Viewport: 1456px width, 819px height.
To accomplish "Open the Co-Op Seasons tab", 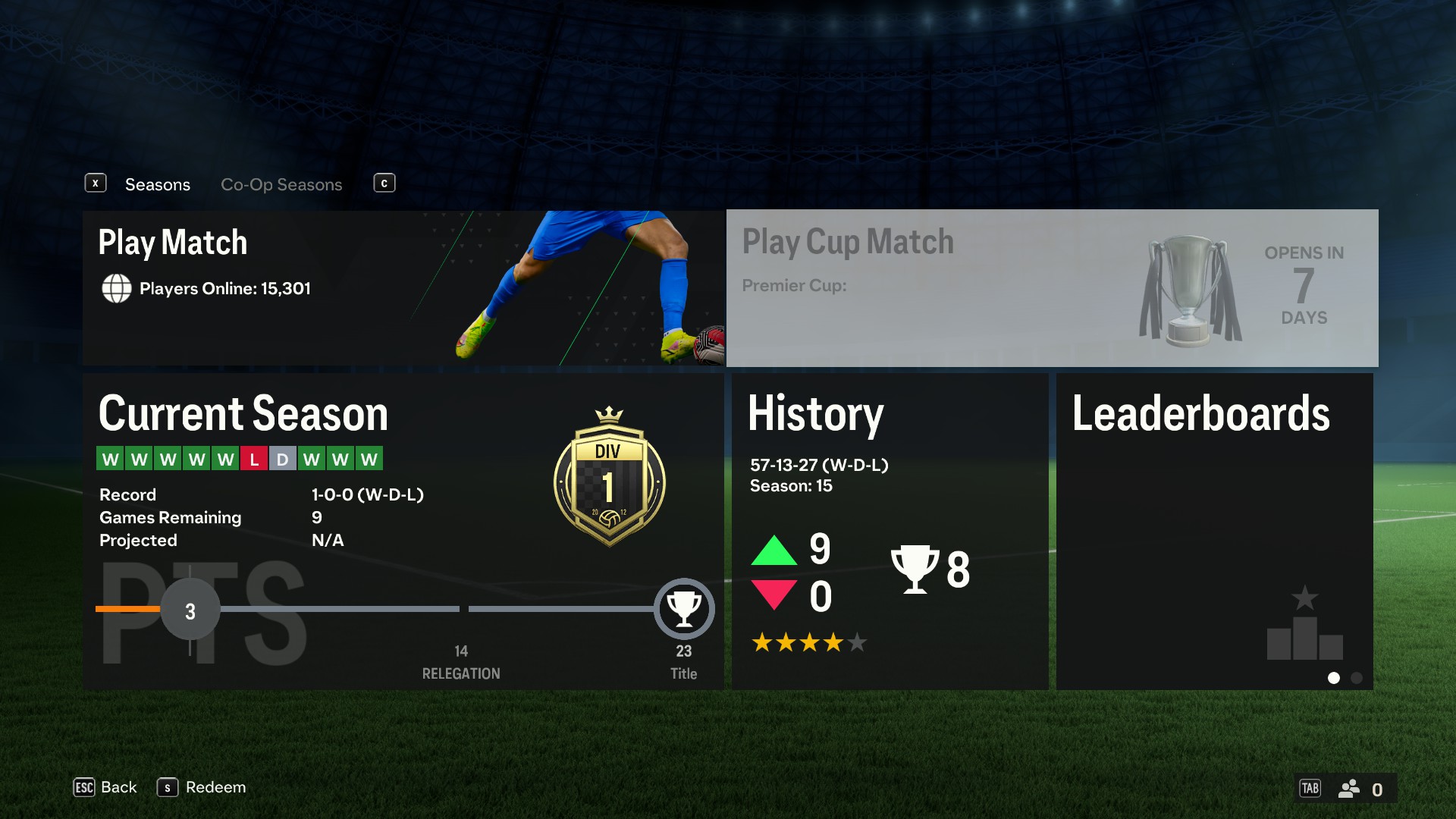I will [281, 184].
